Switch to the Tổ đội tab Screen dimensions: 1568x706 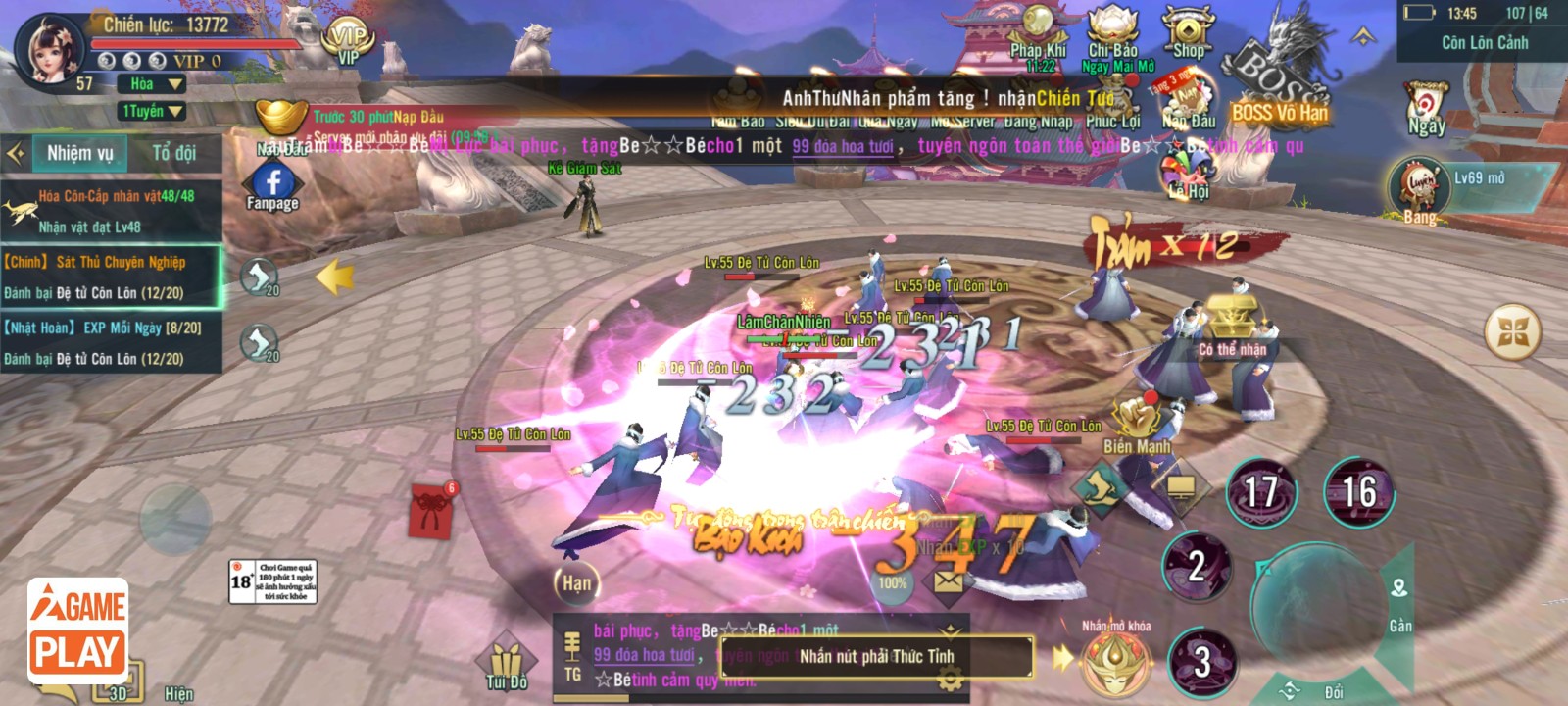point(173,153)
